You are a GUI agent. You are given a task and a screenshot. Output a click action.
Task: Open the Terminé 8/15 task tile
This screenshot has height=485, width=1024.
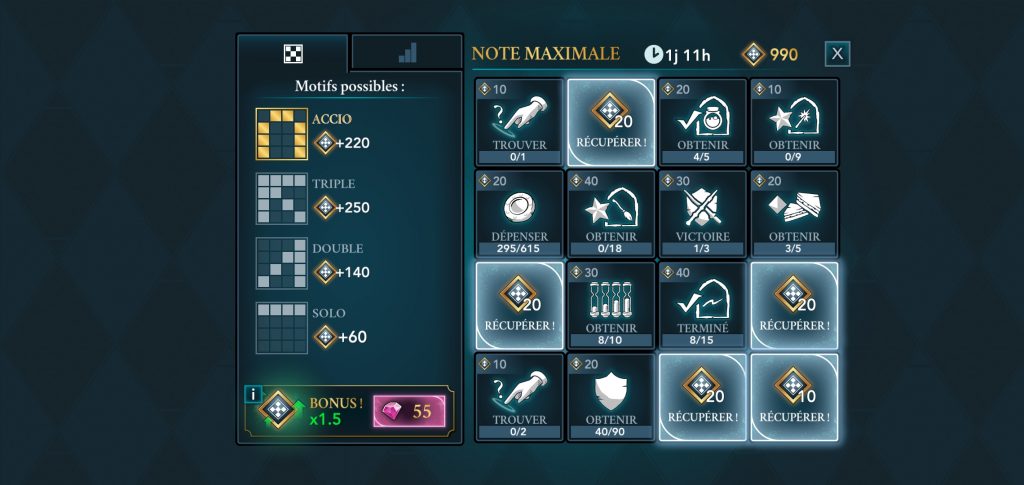point(703,306)
